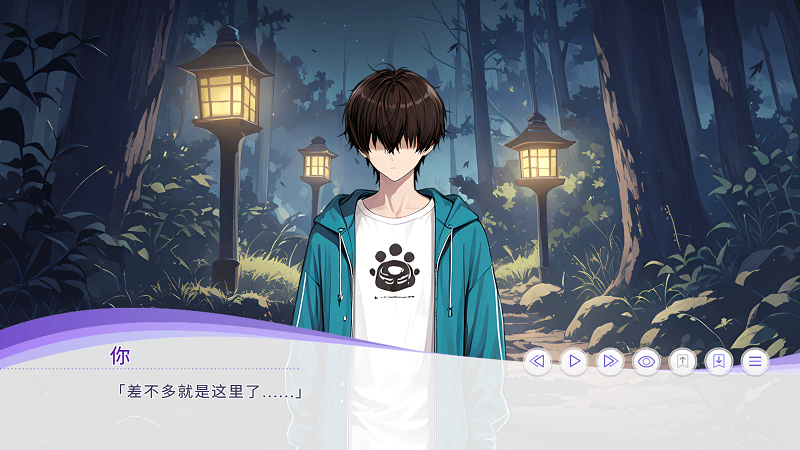This screenshot has width=800, height=450.
Task: Hide the dialogue box with the eye icon
Action: tap(646, 361)
